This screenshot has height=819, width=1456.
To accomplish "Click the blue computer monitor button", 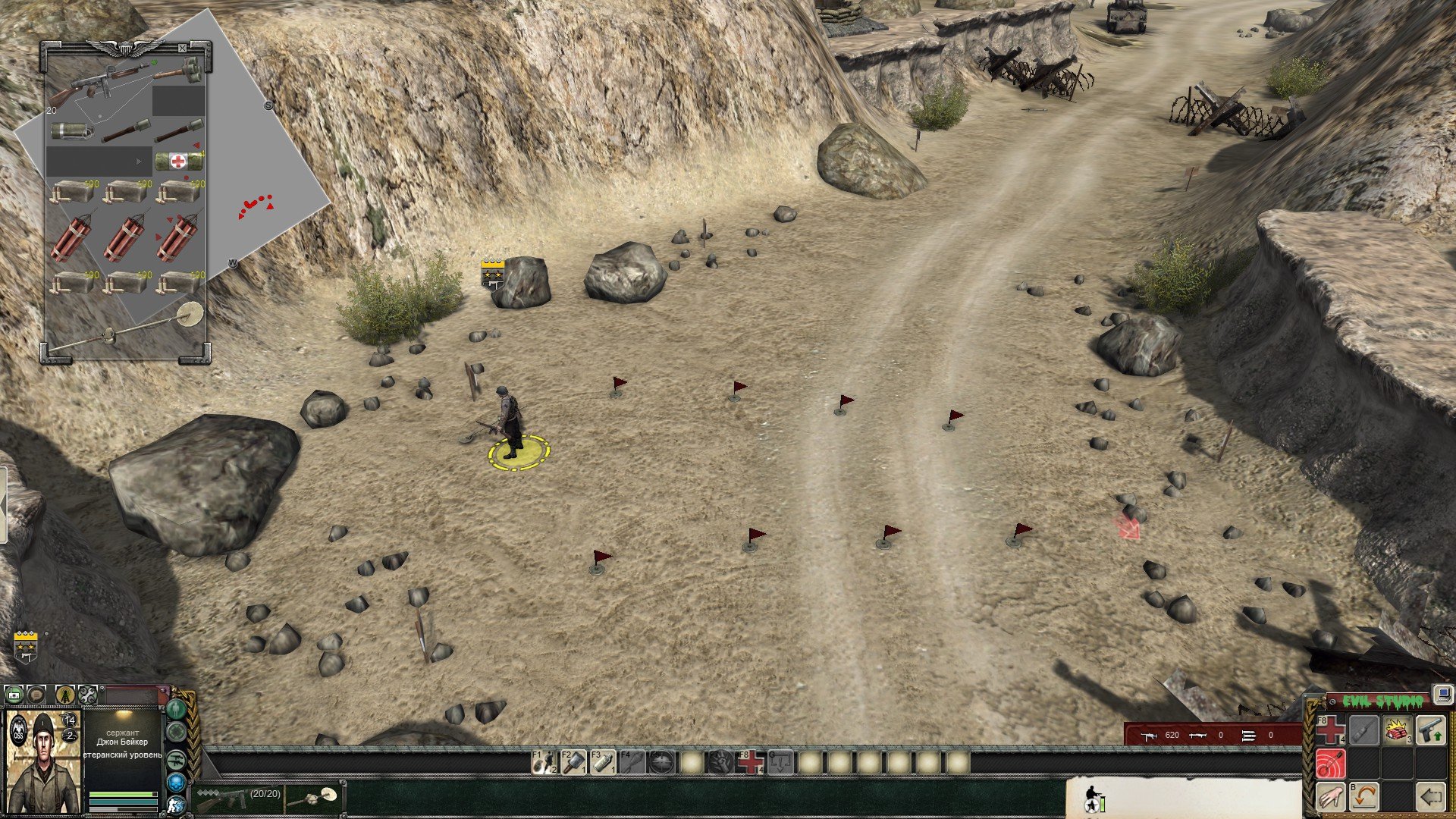I will 1442,694.
